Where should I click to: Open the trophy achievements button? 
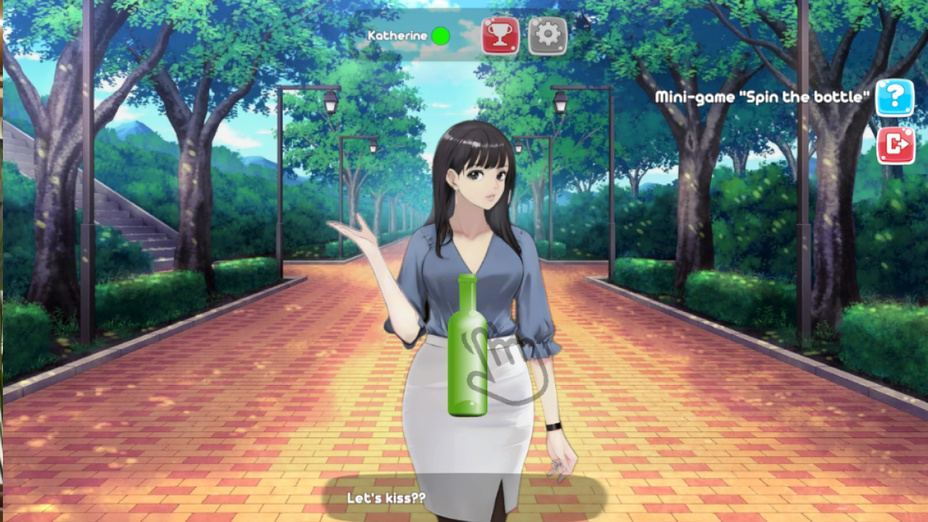point(499,36)
